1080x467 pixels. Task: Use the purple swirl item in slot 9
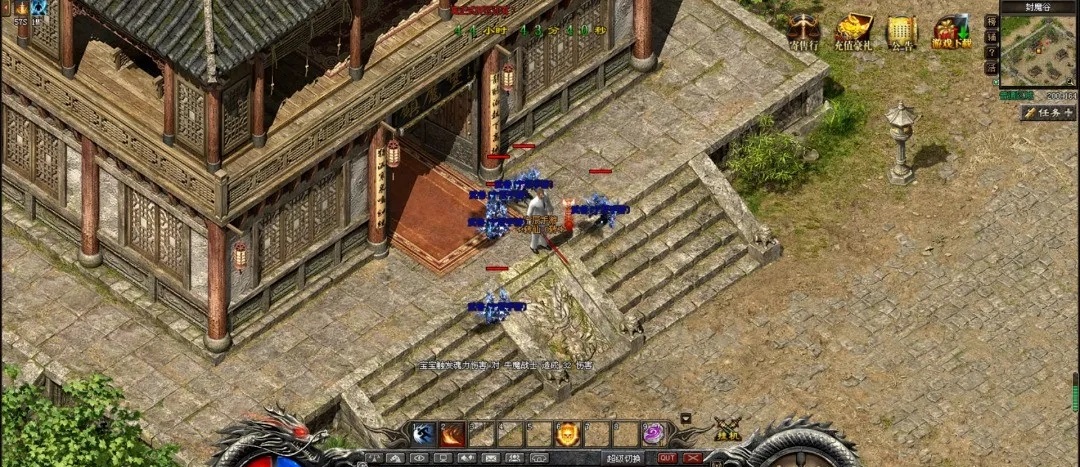654,434
